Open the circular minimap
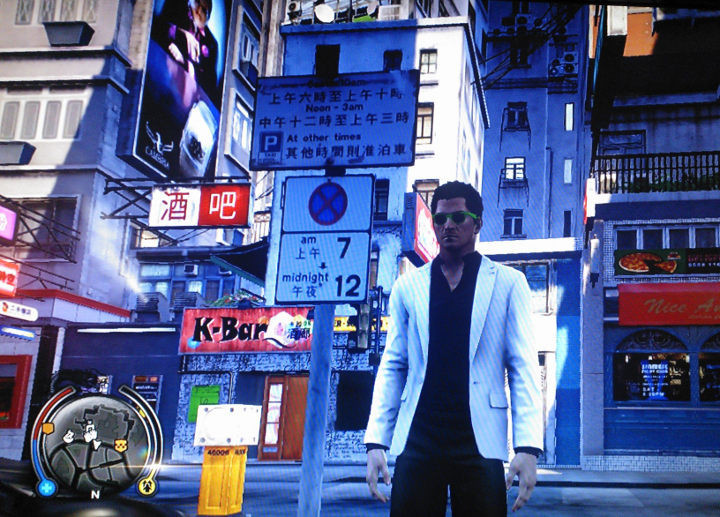The image size is (720, 517). (96, 441)
